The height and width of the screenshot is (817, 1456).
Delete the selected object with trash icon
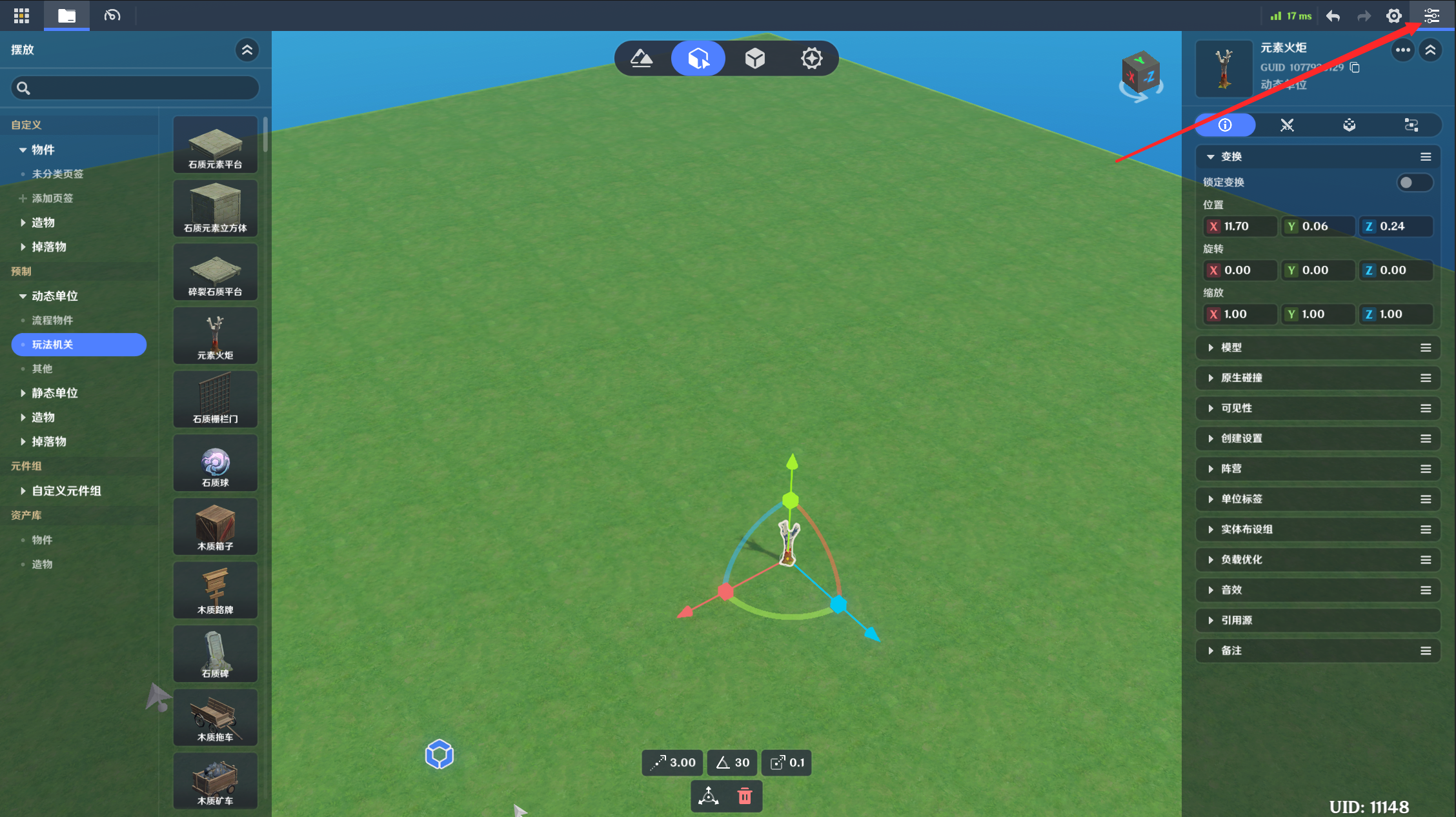(745, 796)
